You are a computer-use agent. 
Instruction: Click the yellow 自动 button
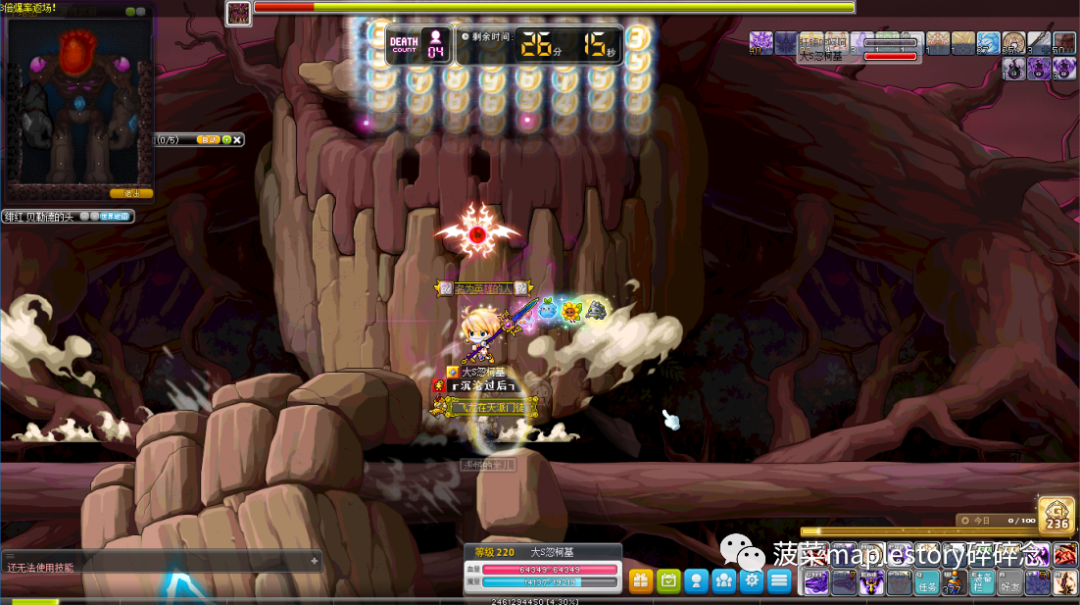209,140
